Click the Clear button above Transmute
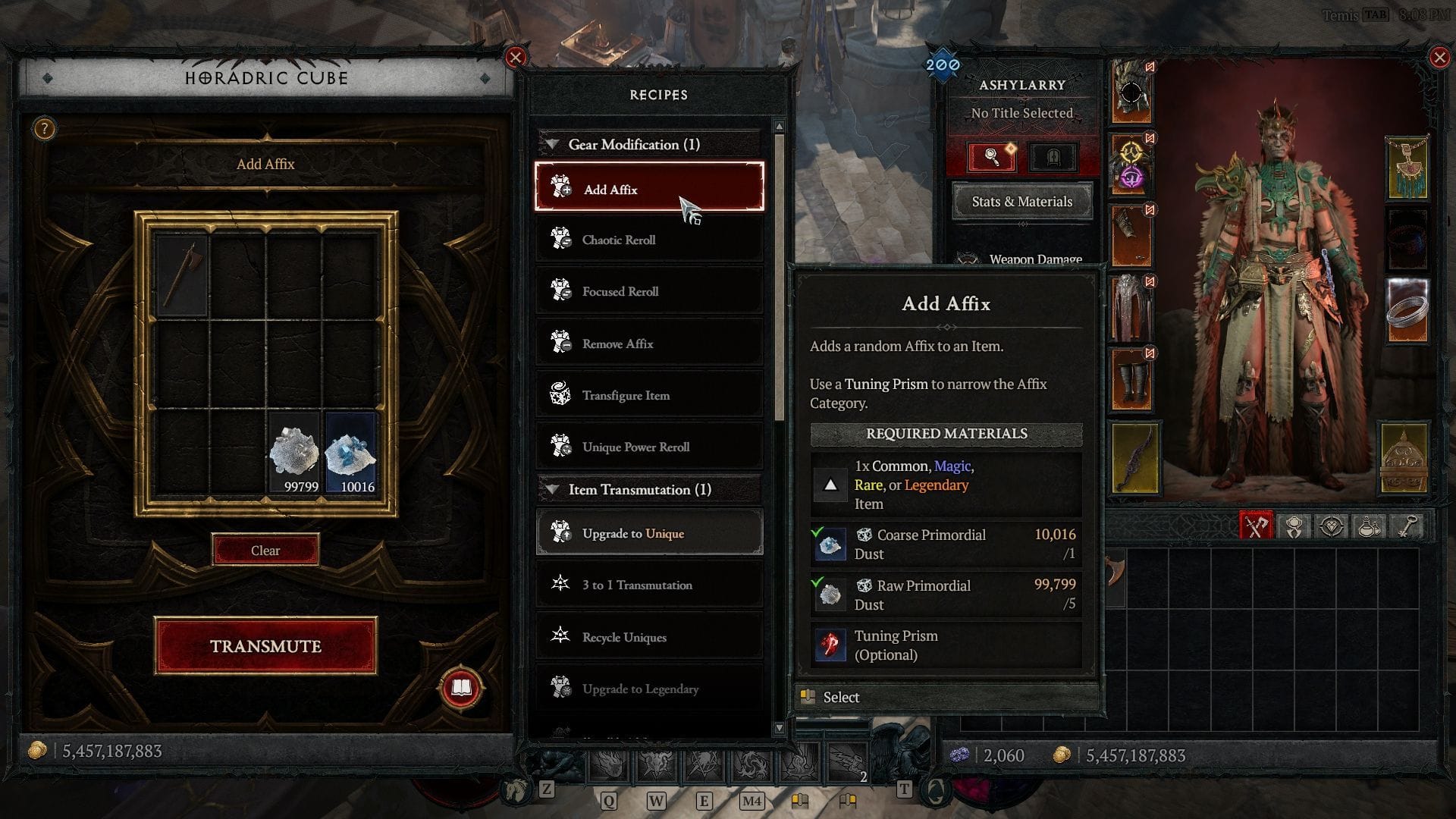This screenshot has height=819, width=1456. click(x=265, y=549)
